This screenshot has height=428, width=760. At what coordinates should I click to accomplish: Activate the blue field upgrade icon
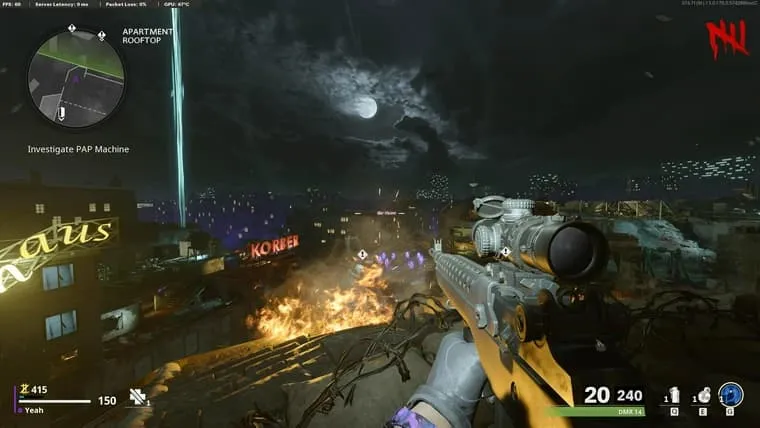tap(731, 395)
